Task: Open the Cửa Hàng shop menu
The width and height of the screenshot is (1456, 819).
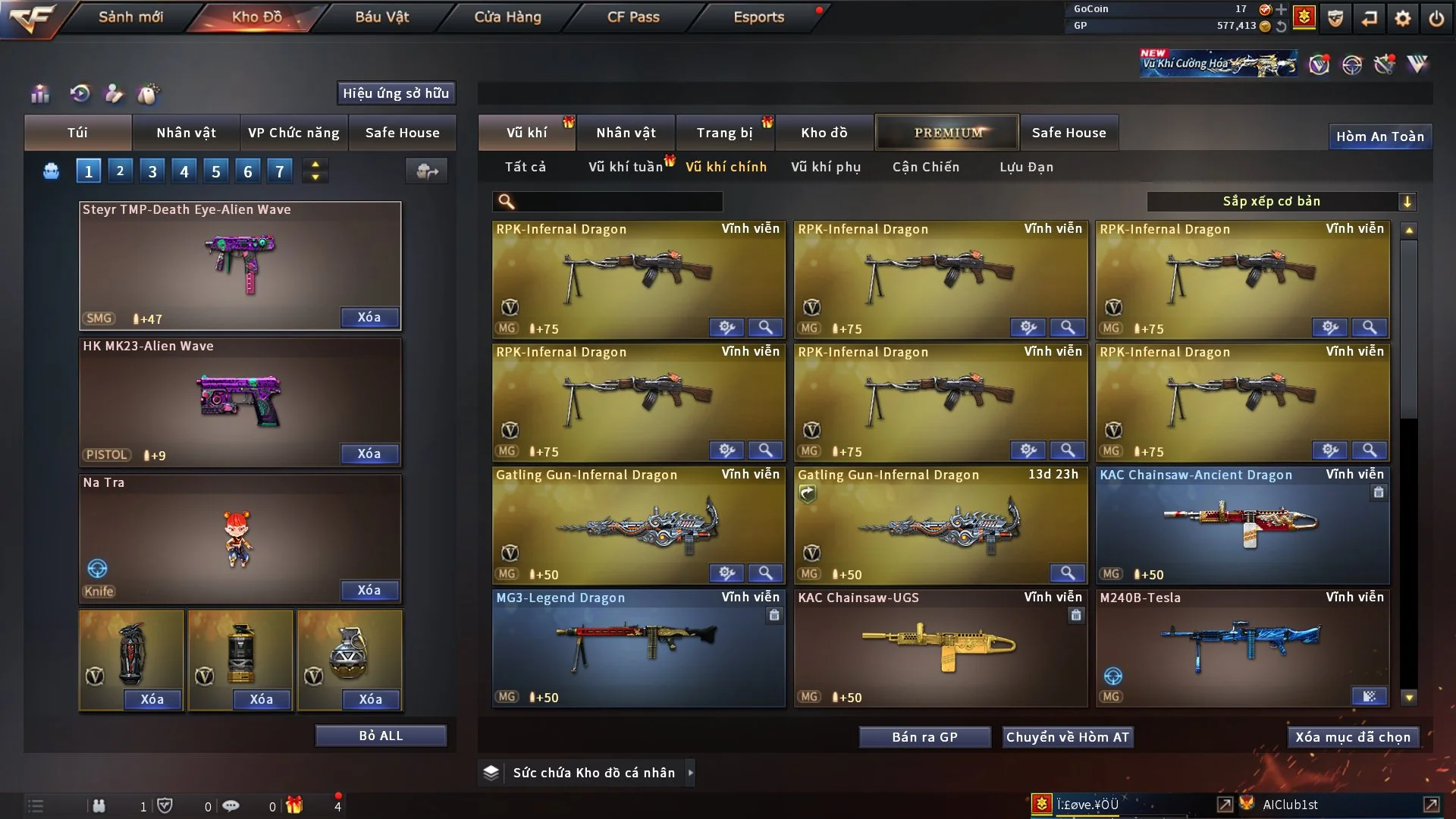Action: click(x=507, y=17)
